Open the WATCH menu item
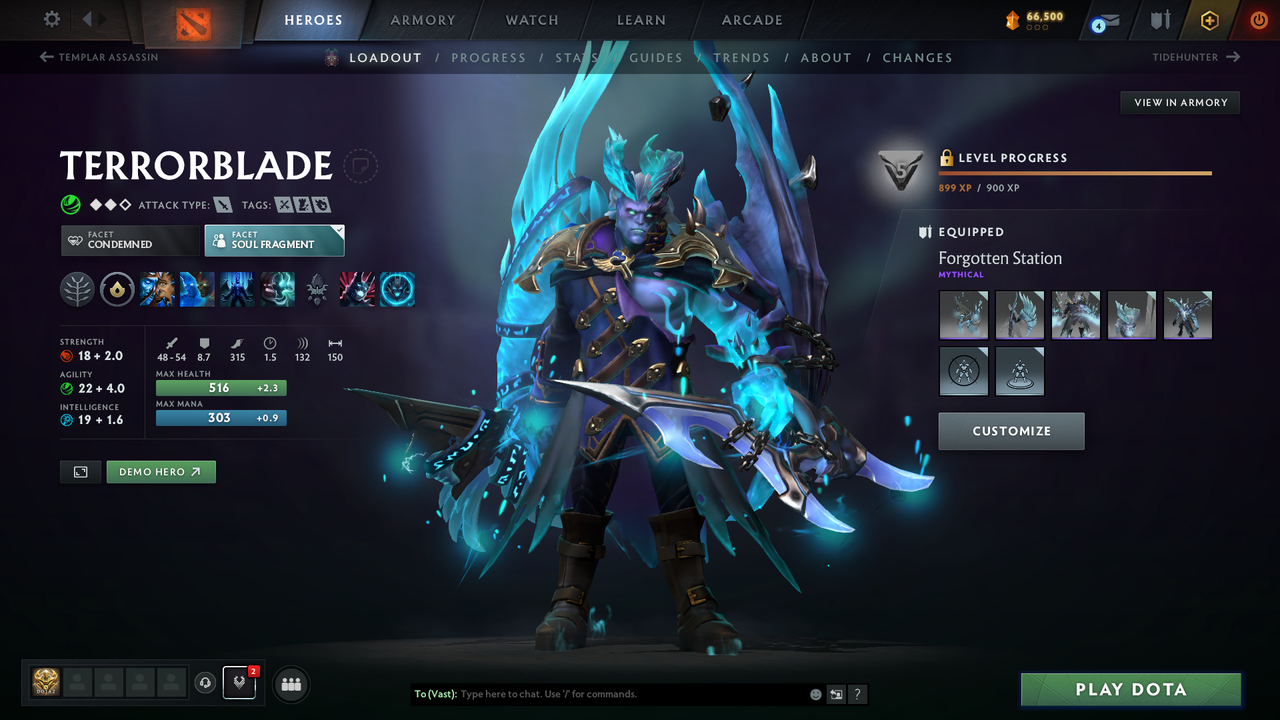Image resolution: width=1280 pixels, height=720 pixels. point(531,20)
